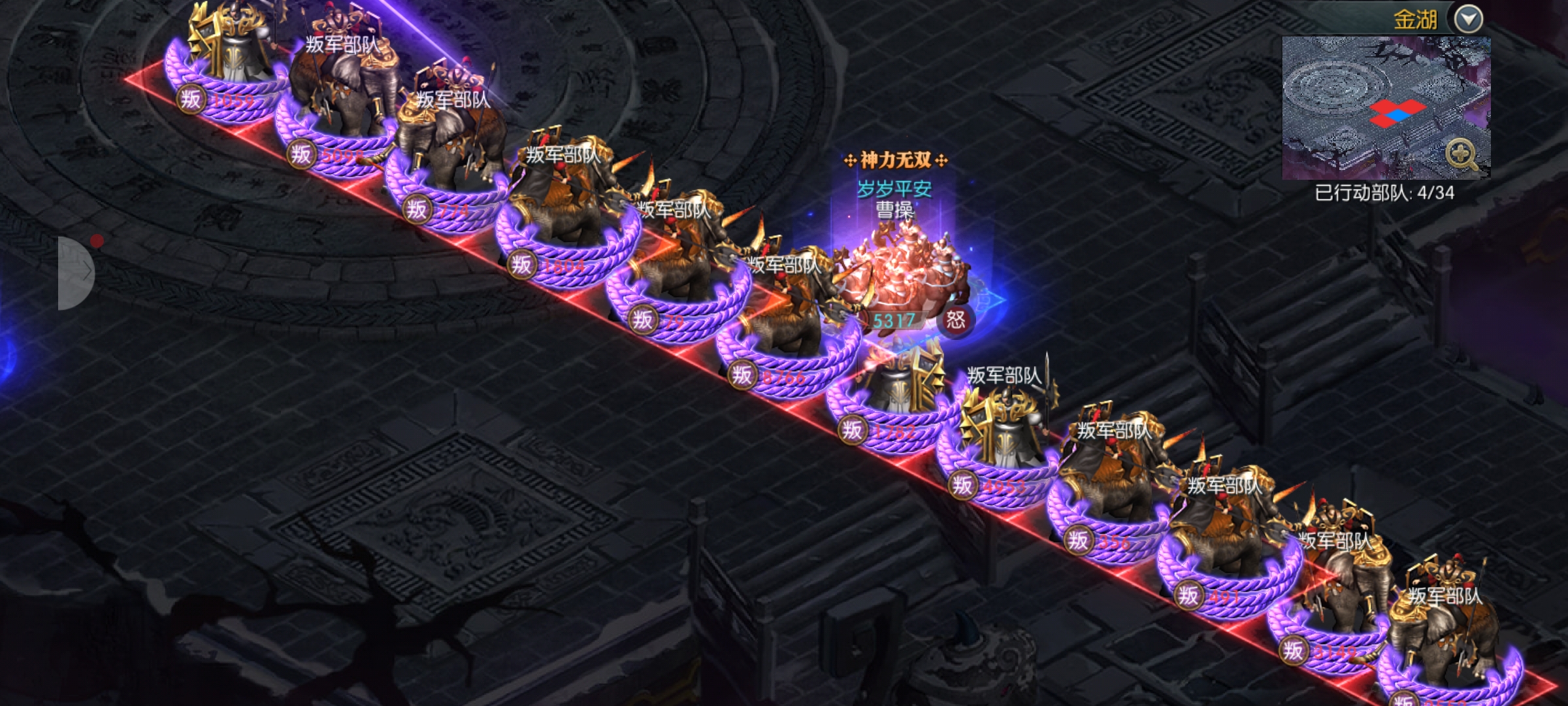Click the minimap's magnifier zoom button

pyautogui.click(x=1461, y=155)
